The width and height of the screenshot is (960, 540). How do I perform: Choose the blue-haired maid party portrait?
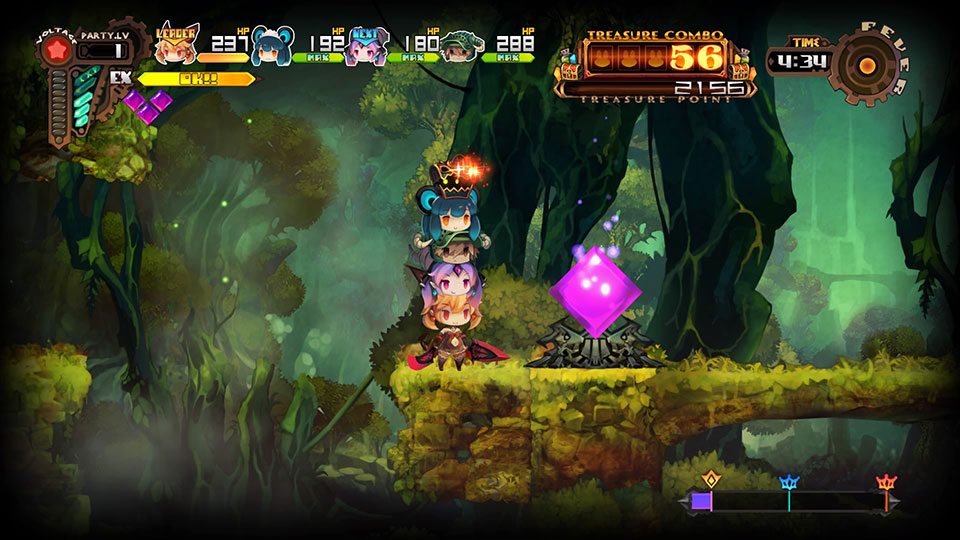271,46
